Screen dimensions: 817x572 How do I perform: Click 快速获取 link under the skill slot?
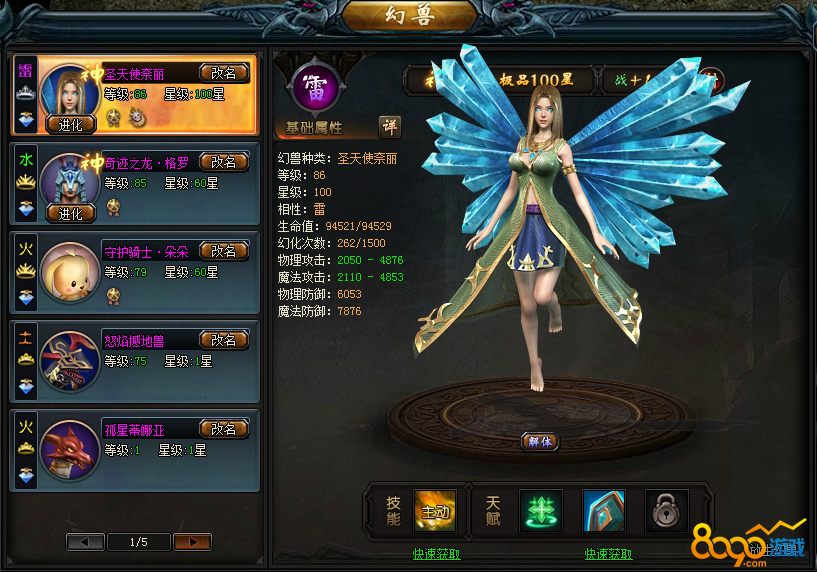pos(437,554)
